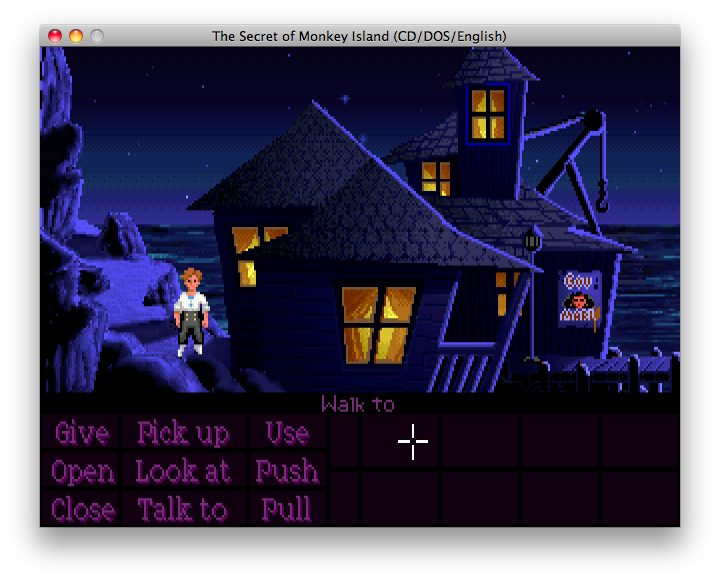
Task: Activate the Pull verb
Action: pos(287,509)
